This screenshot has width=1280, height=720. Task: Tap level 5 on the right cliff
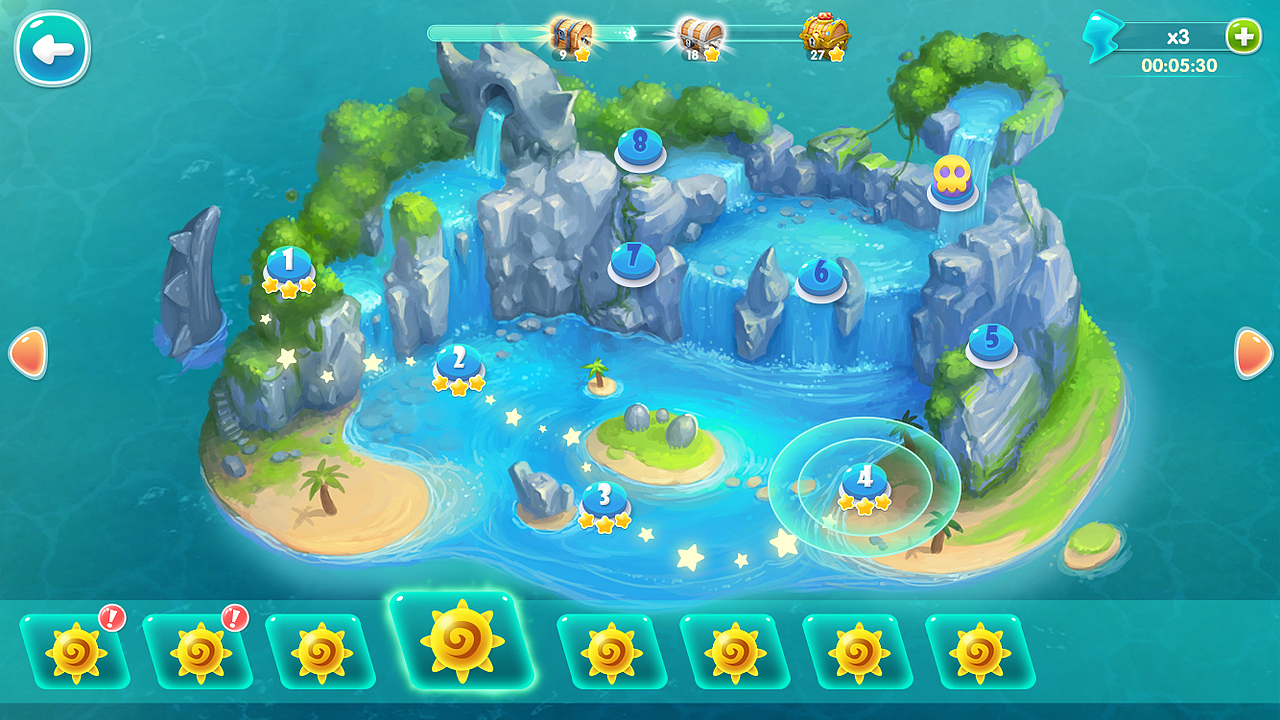991,340
